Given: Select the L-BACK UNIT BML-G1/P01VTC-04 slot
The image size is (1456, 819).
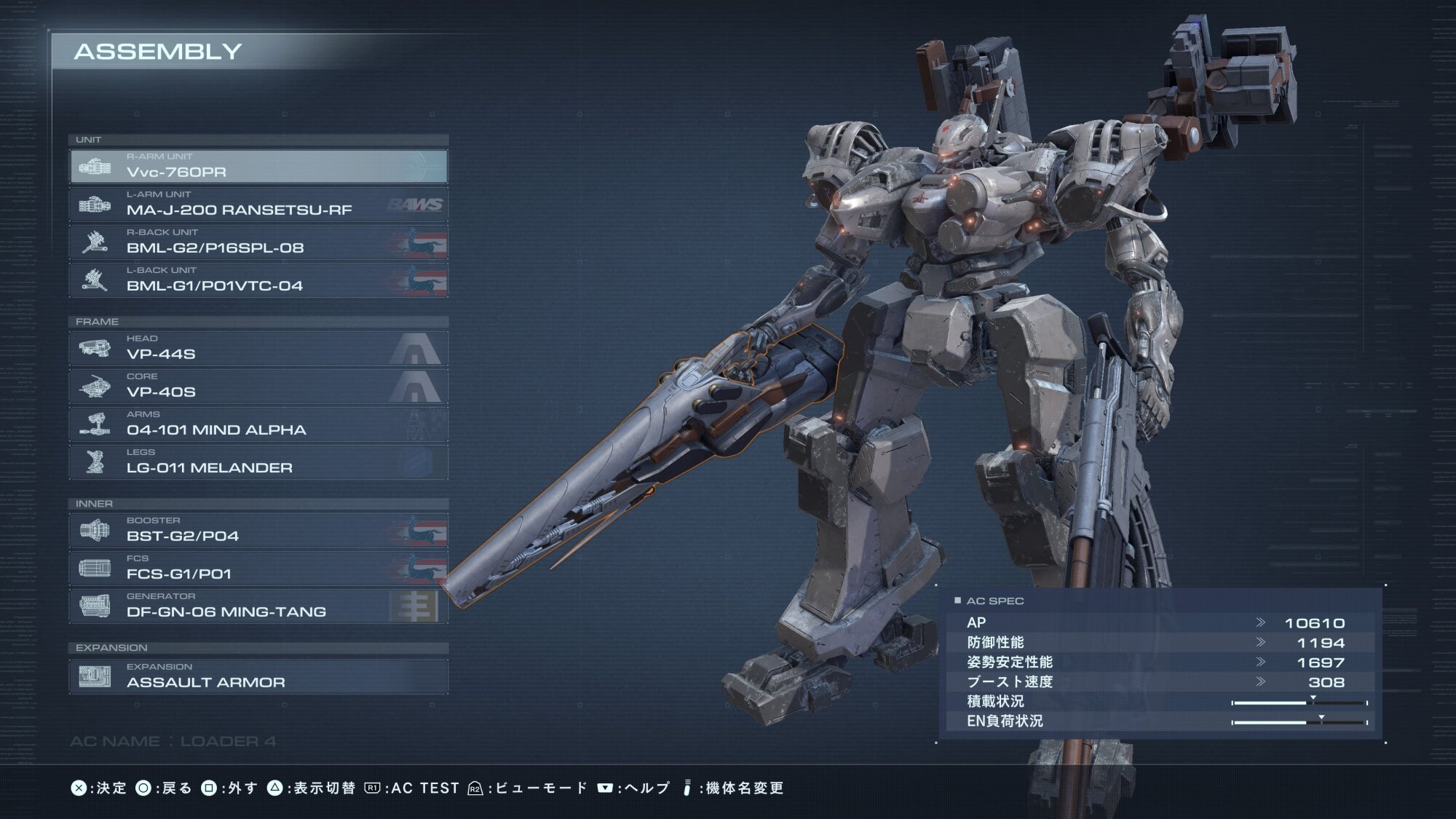Looking at the screenshot, I should coord(258,280).
